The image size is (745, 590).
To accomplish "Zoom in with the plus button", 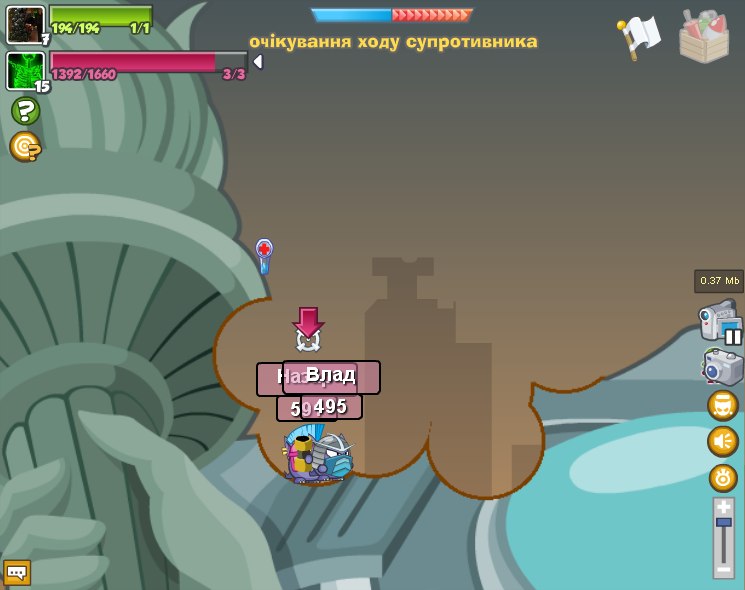I will (x=723, y=508).
